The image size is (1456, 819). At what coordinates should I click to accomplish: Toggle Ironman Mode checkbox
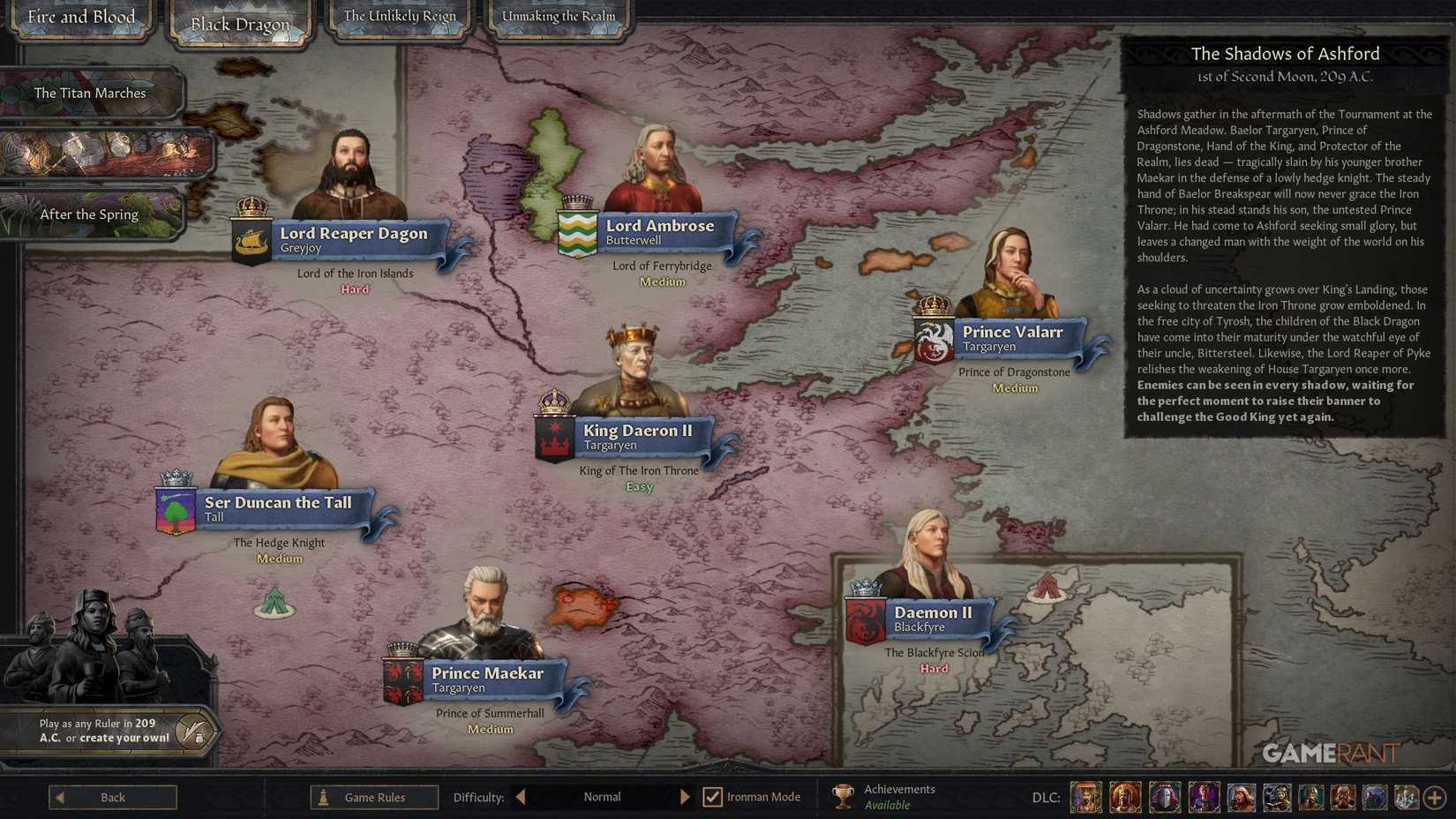(711, 796)
